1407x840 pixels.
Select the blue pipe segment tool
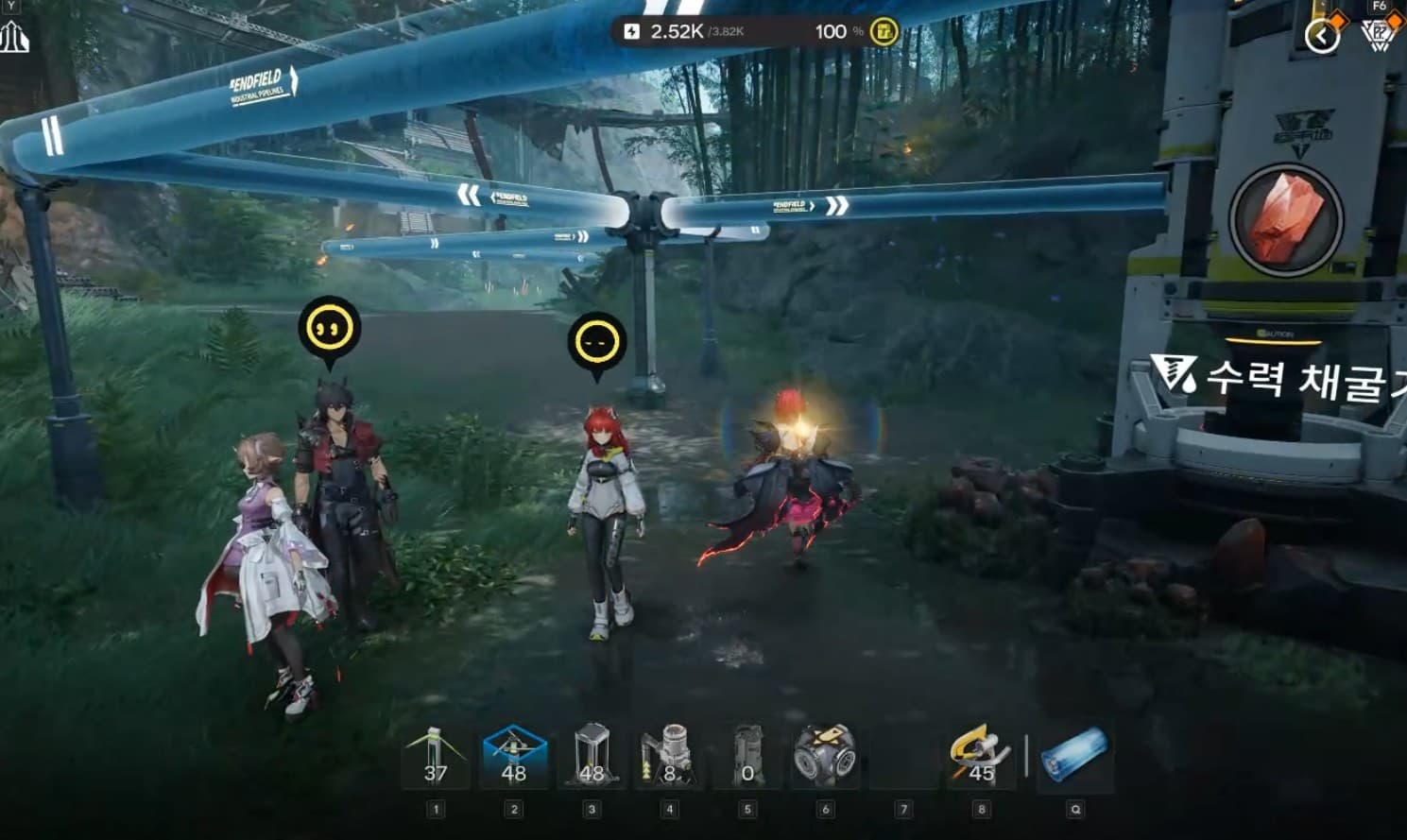[x=1074, y=758]
